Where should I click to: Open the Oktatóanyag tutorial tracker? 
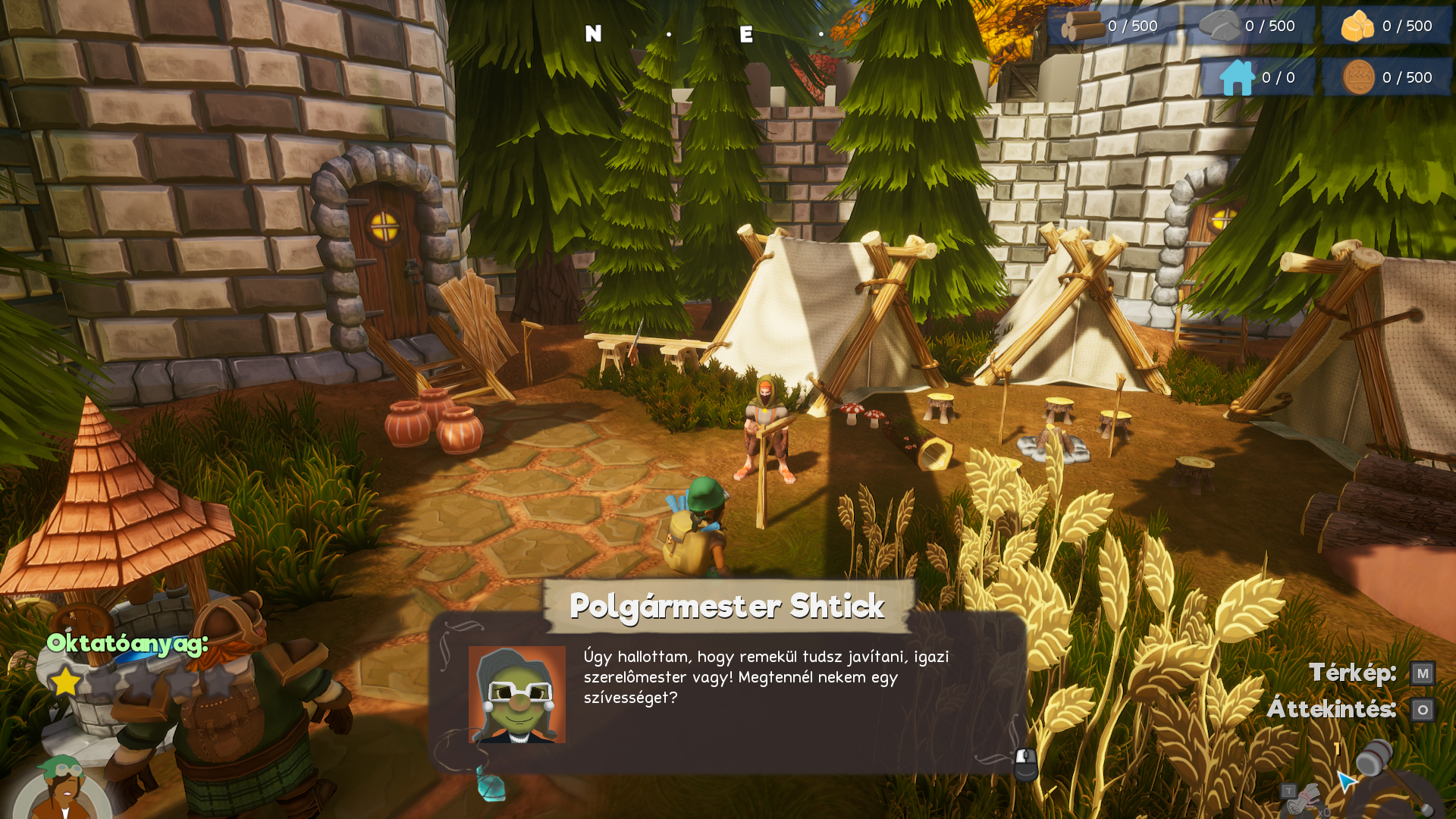127,644
